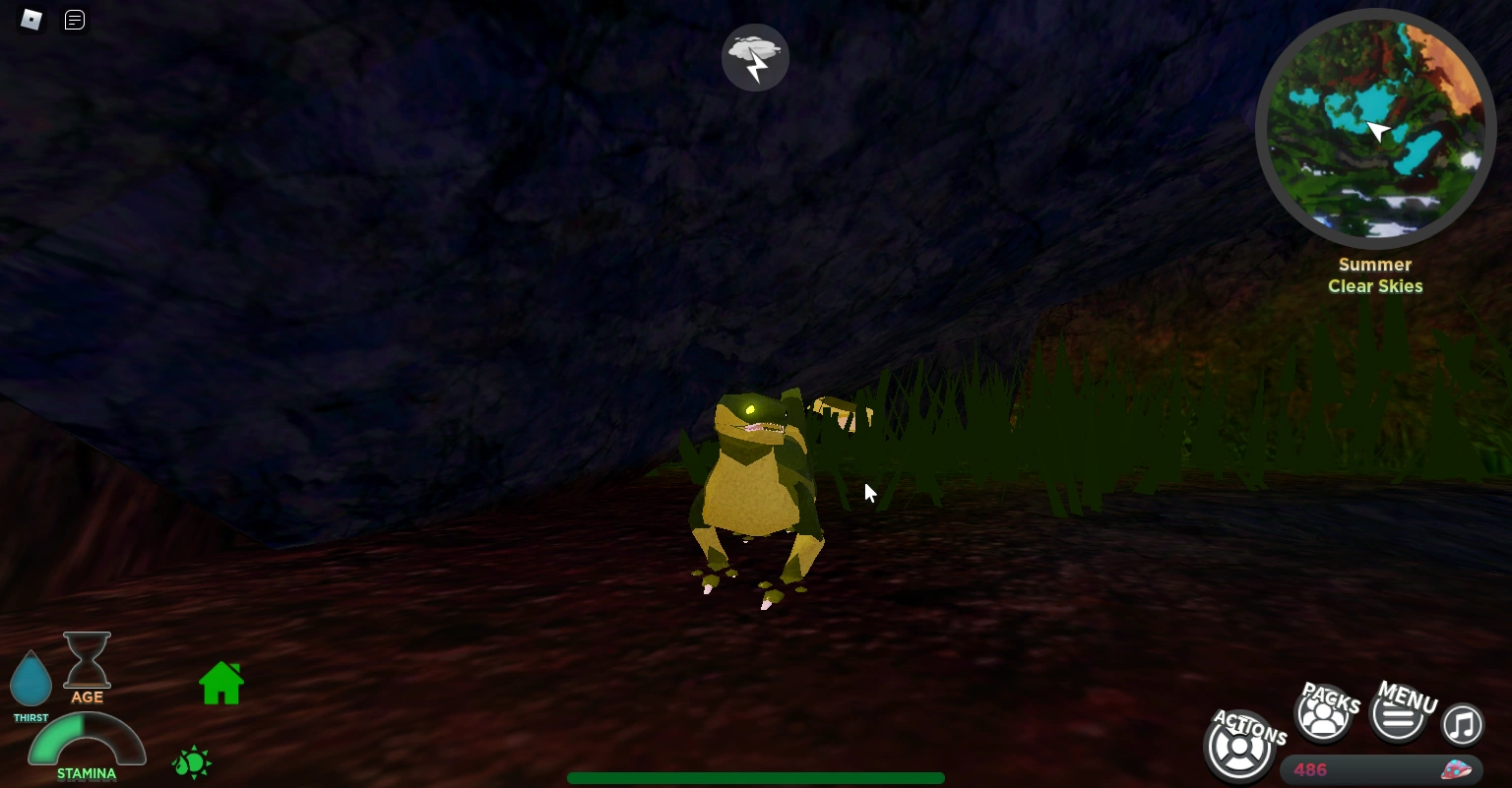Viewport: 1512px width, 788px height.
Task: Open the Roblox menu icon top-left
Action: (30, 20)
